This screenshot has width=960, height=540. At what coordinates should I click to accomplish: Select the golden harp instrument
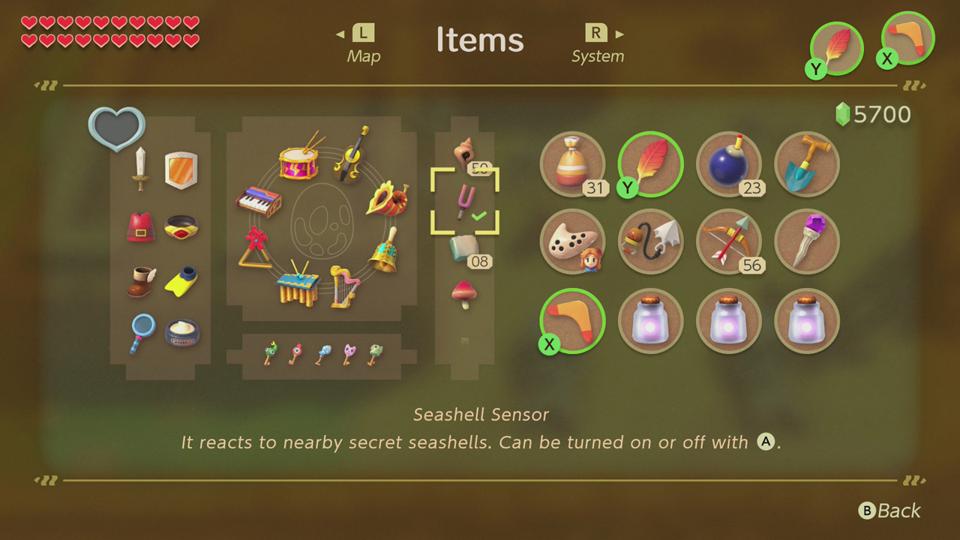pos(345,285)
